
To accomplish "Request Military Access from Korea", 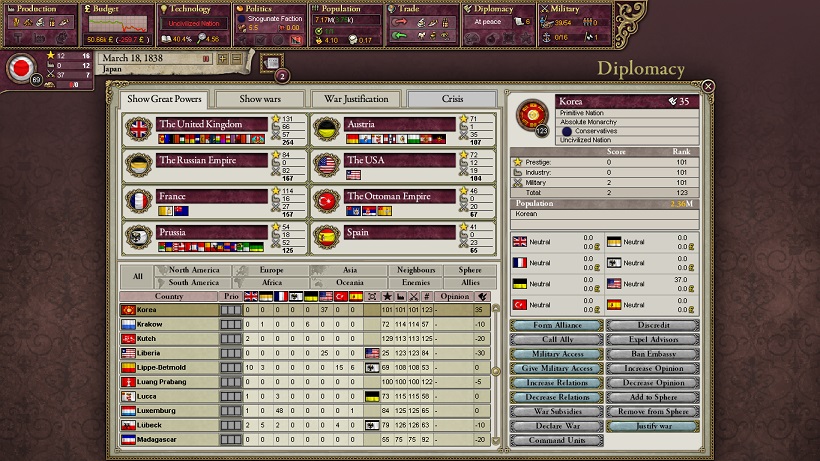I will click(557, 354).
